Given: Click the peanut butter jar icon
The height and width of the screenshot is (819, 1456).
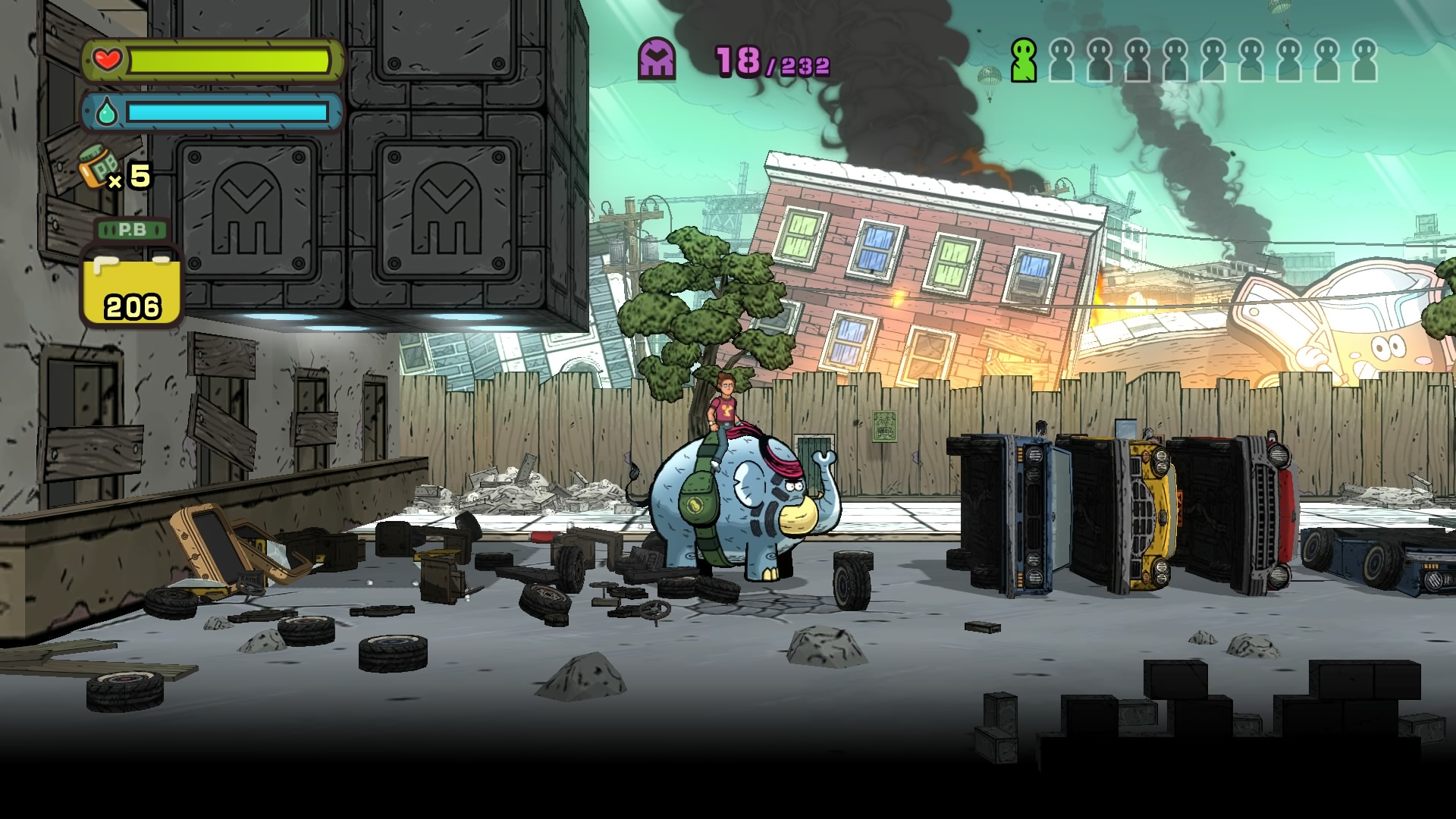Looking at the screenshot, I should pos(97,168).
